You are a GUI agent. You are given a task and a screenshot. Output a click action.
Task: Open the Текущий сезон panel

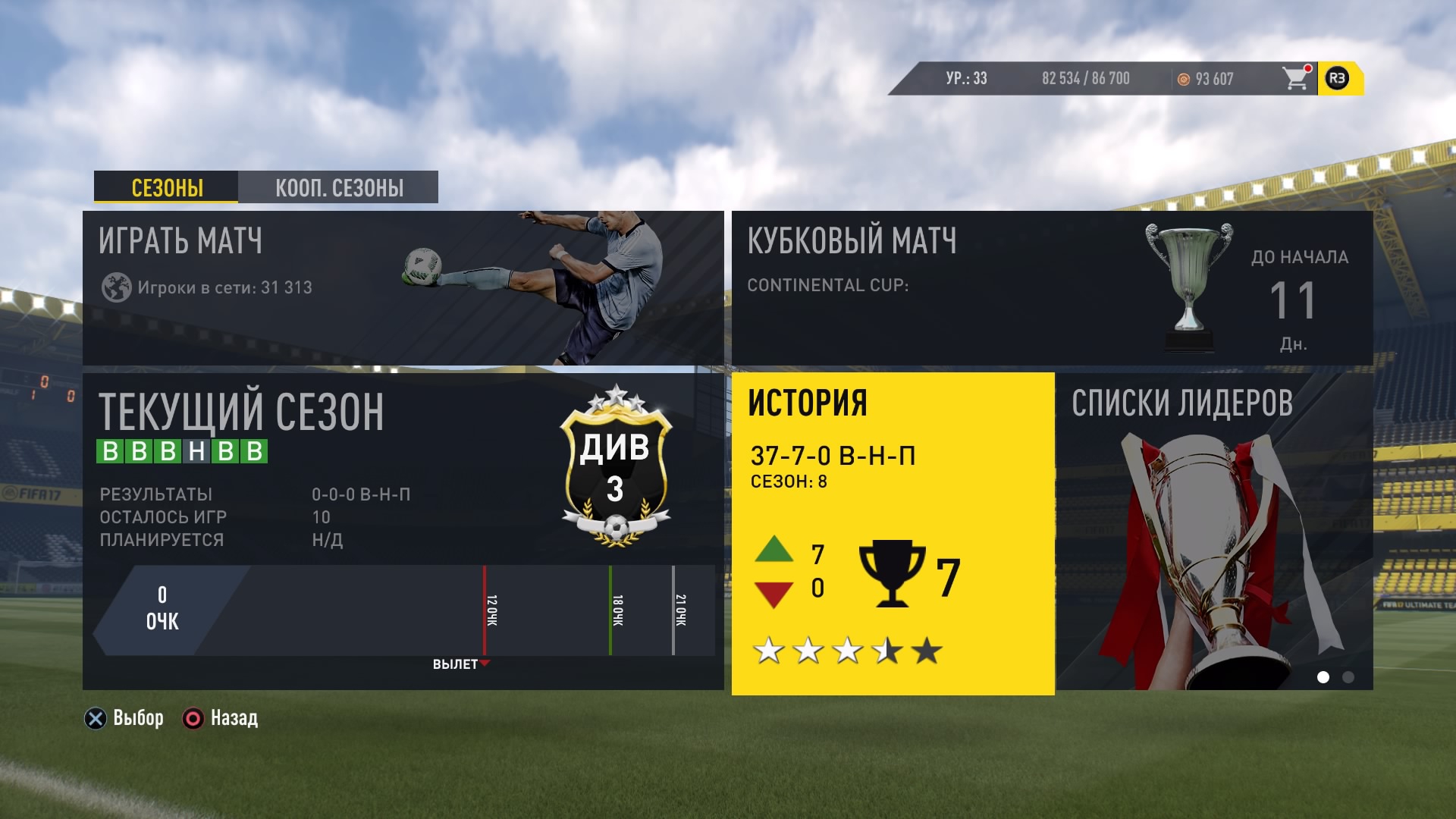tap(403, 531)
